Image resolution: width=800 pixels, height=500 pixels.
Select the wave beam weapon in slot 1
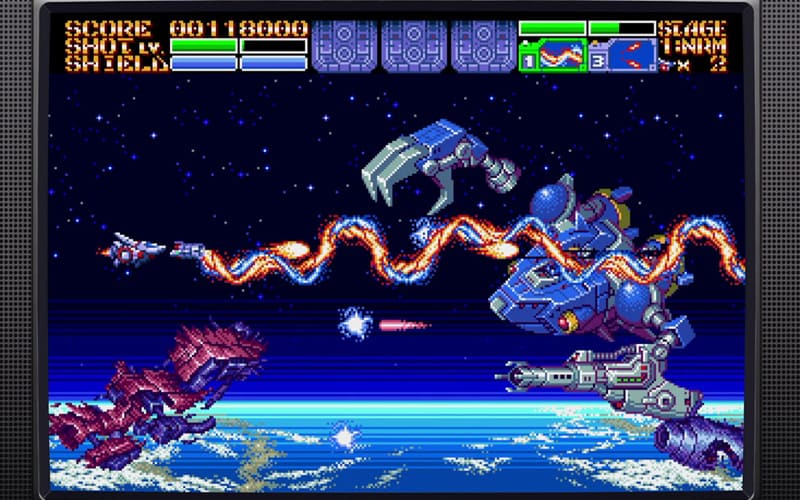[558, 55]
